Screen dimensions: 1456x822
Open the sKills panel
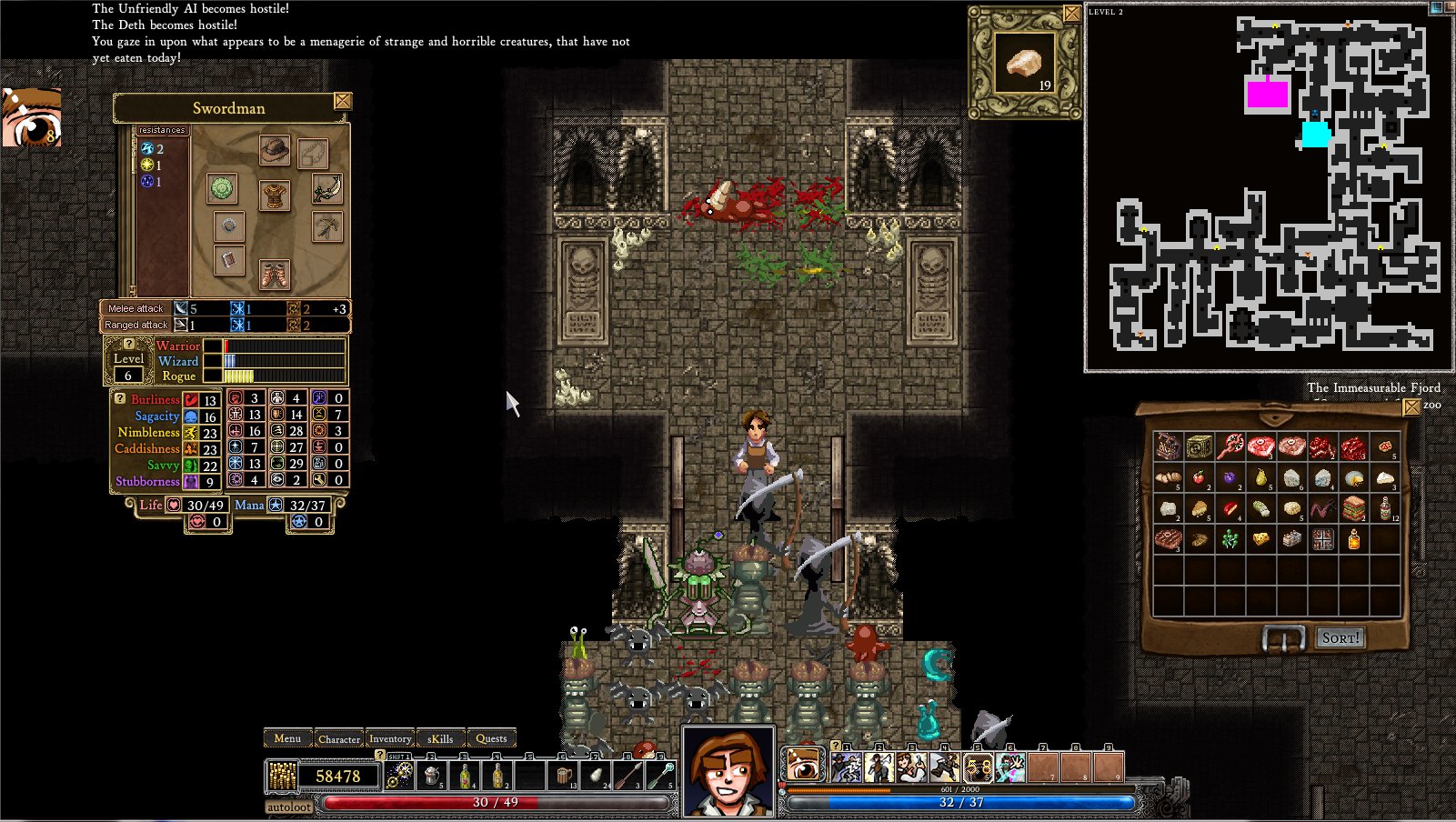tap(440, 738)
